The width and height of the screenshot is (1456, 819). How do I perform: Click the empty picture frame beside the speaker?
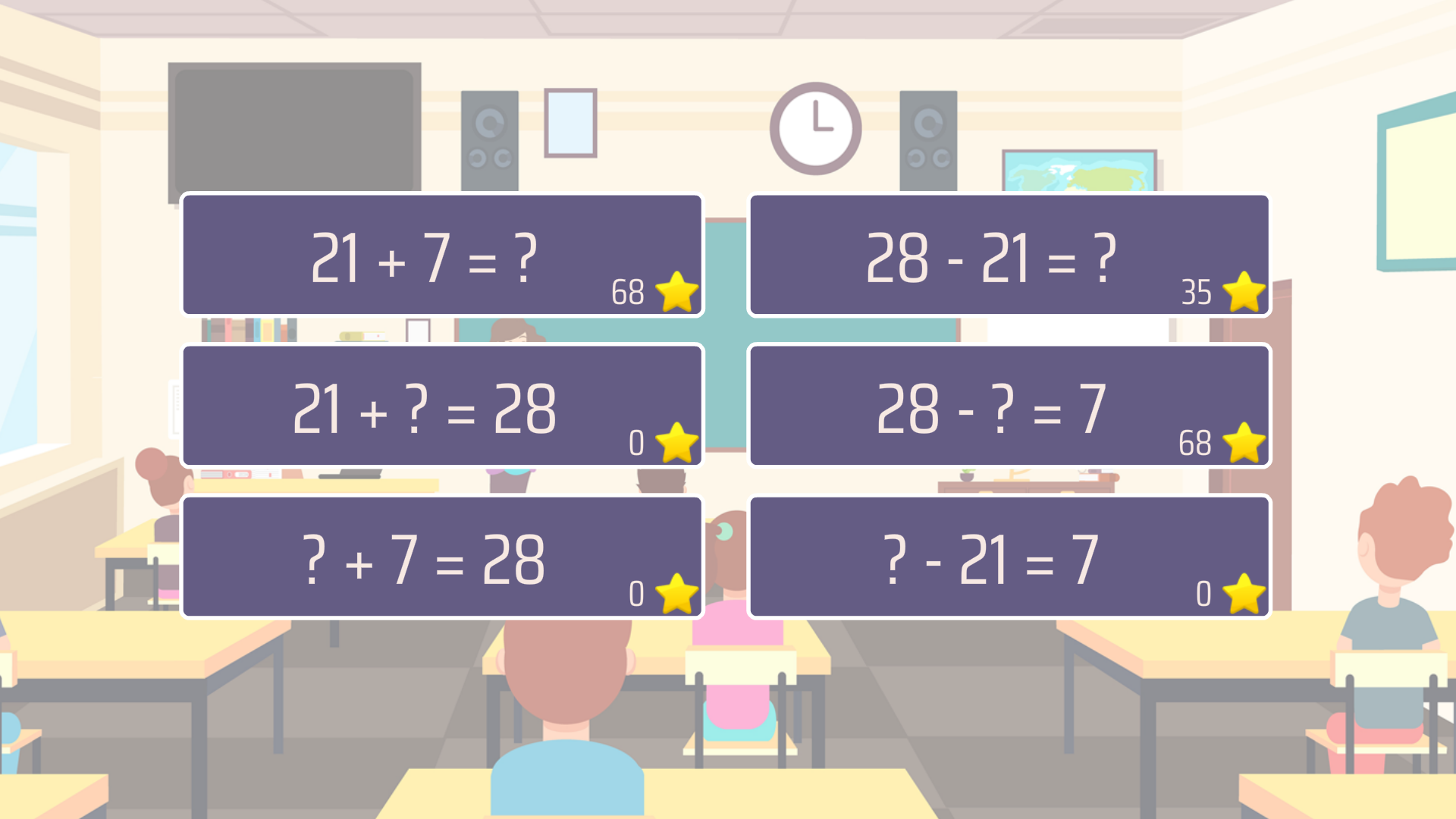[x=570, y=124]
